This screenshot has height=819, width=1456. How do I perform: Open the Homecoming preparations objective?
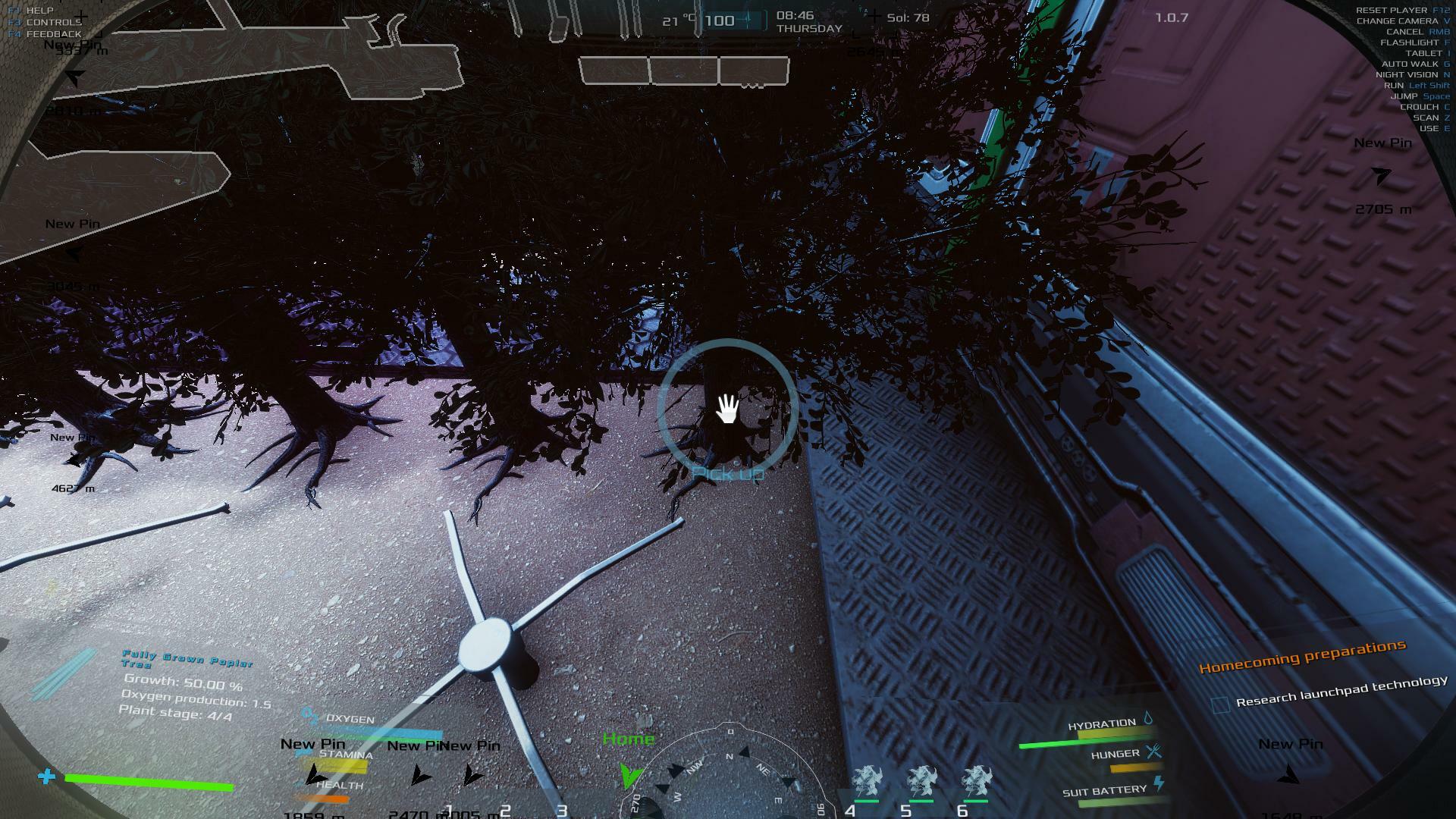pos(1302,657)
